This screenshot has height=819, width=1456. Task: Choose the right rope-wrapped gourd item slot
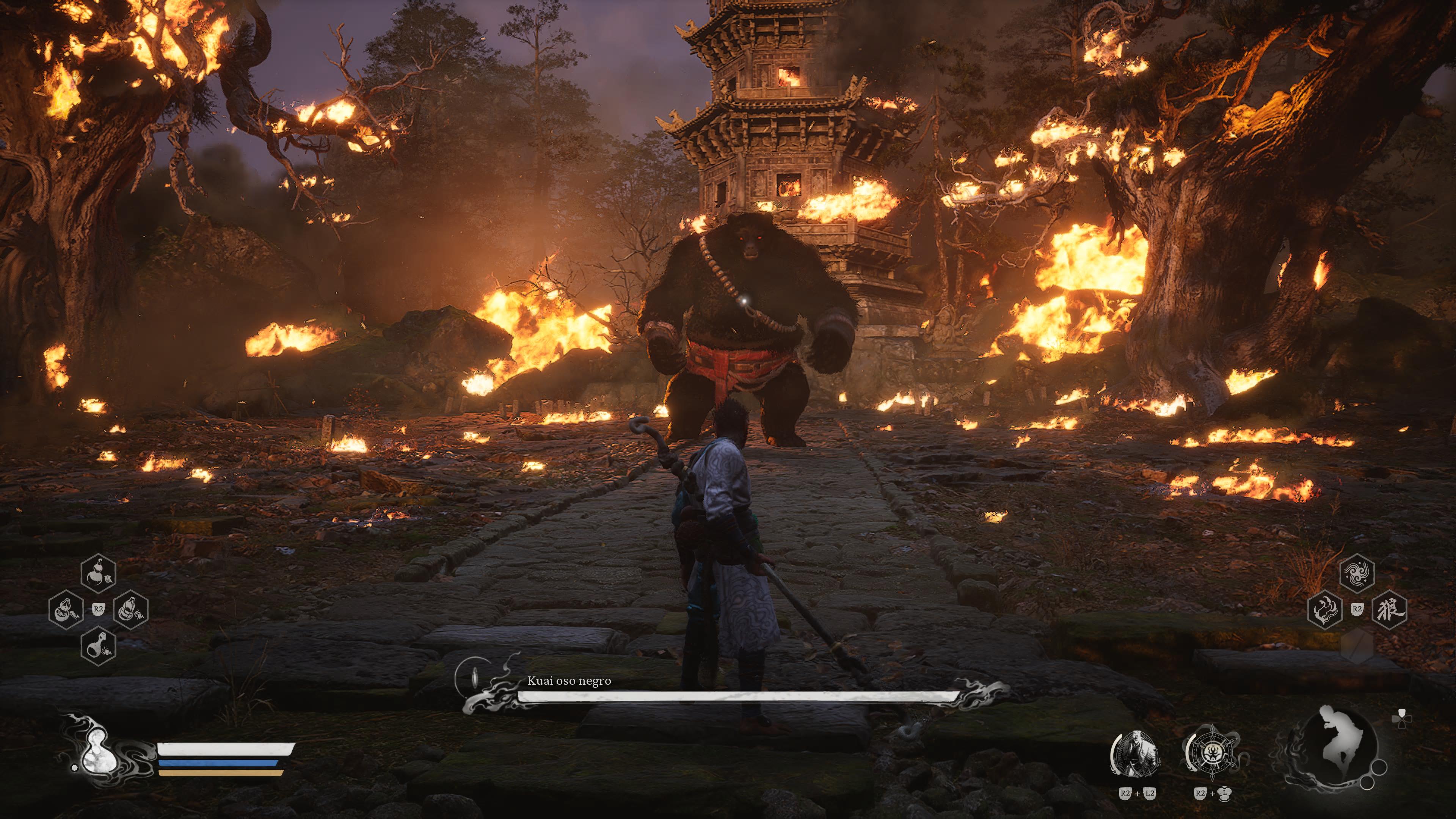[x=130, y=610]
